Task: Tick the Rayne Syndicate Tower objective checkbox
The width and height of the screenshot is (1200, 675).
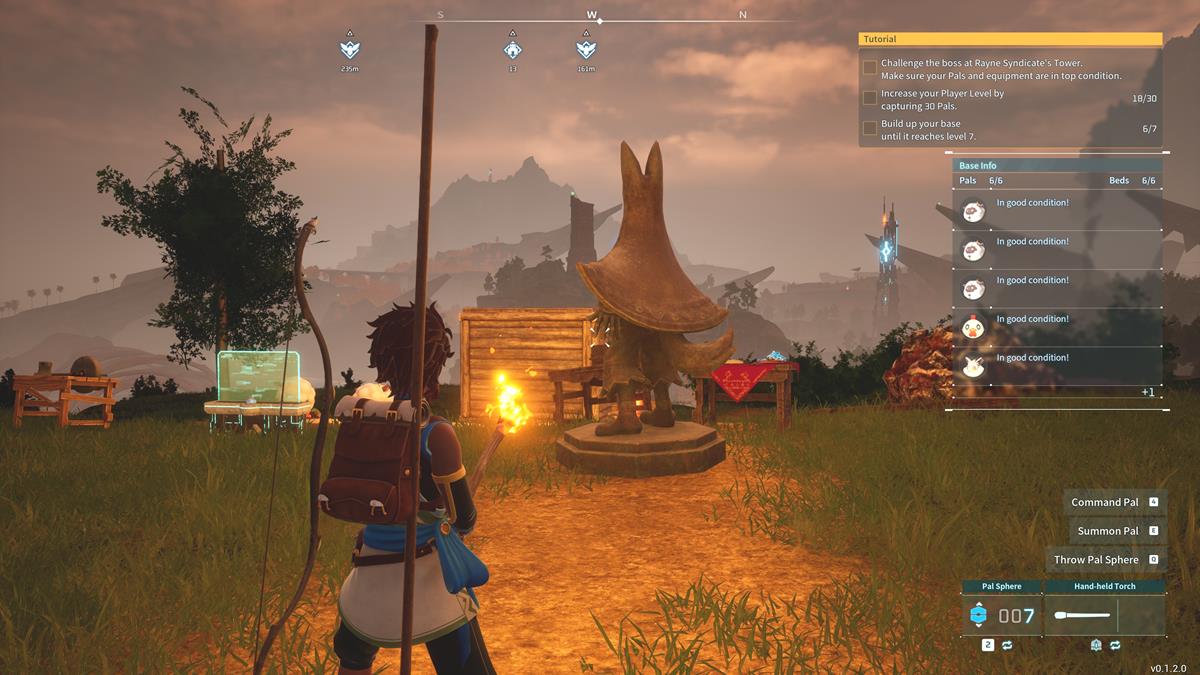Action: pos(870,68)
